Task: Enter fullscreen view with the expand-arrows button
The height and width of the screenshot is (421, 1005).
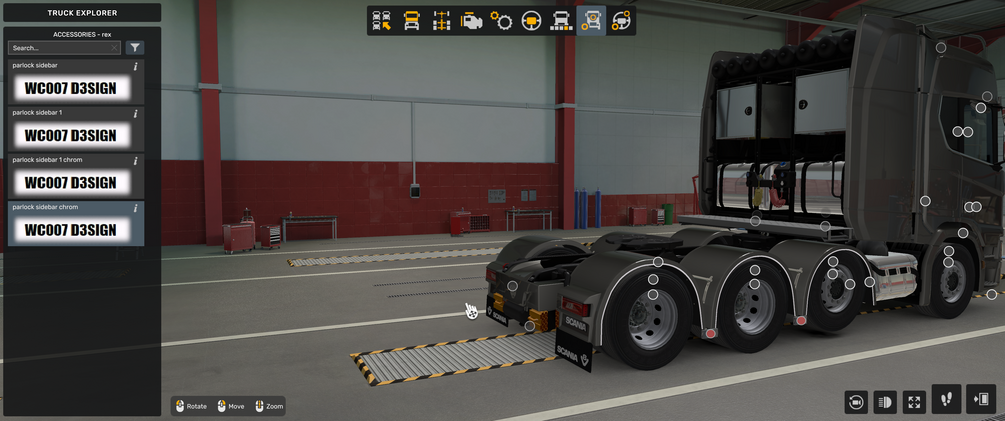Action: click(914, 402)
